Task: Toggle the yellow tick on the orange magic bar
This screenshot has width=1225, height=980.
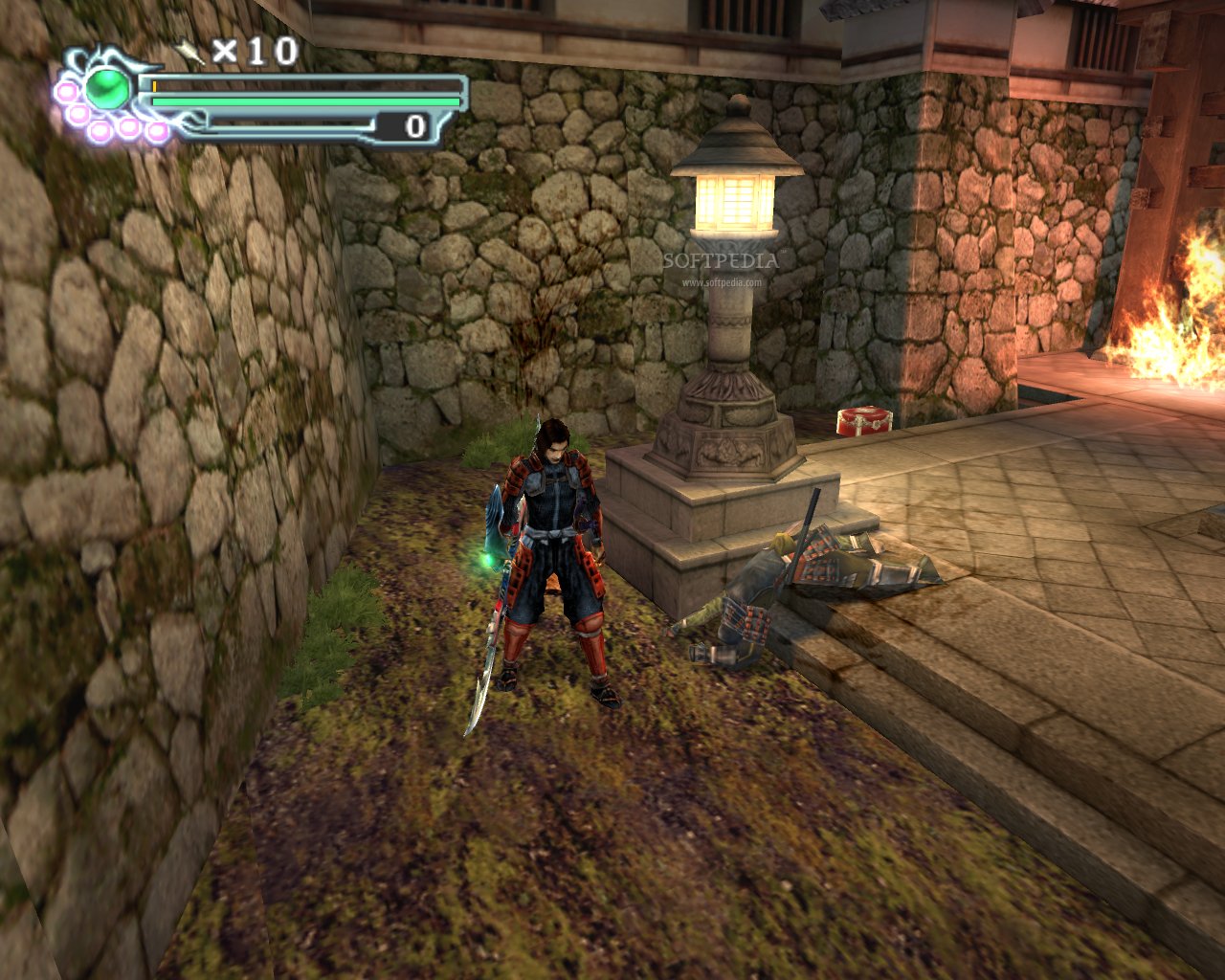Action: tap(154, 85)
